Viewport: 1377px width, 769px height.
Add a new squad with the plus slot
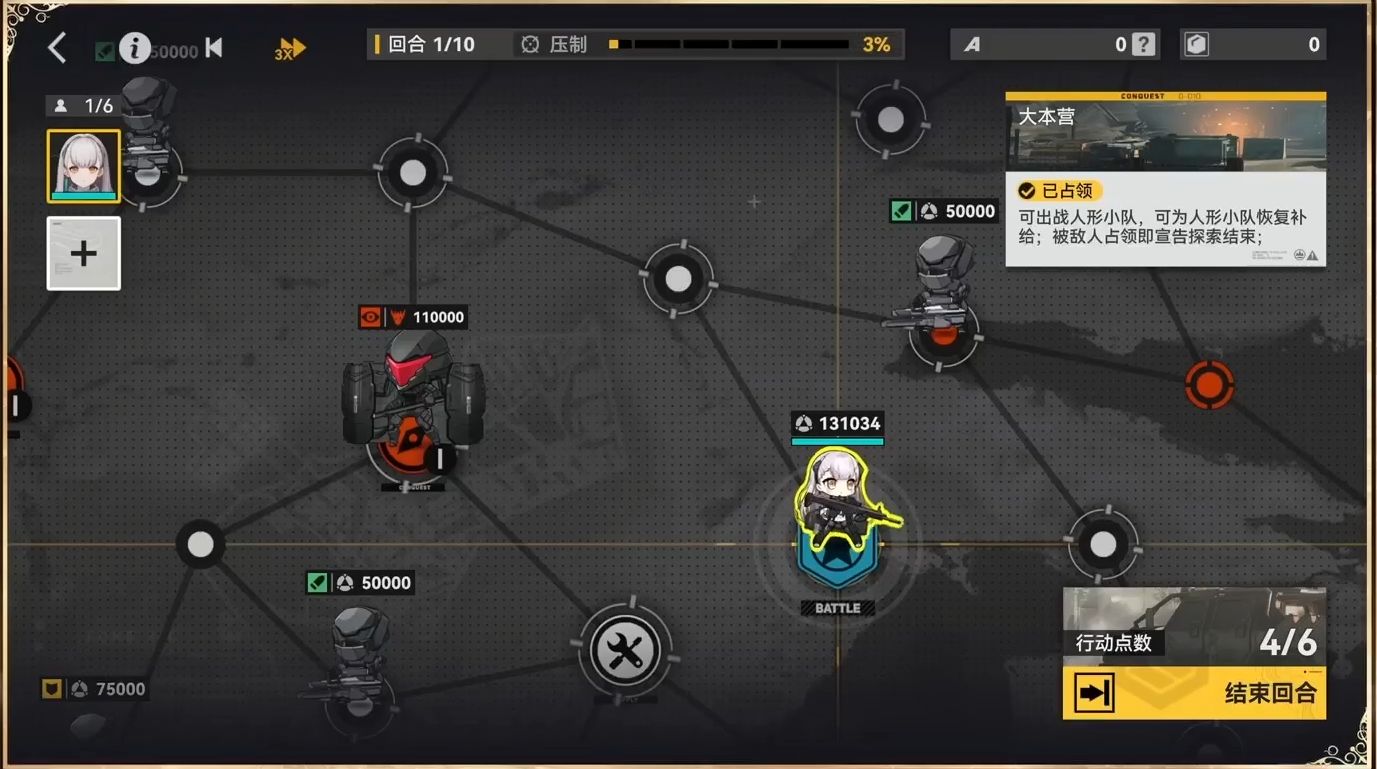[83, 253]
